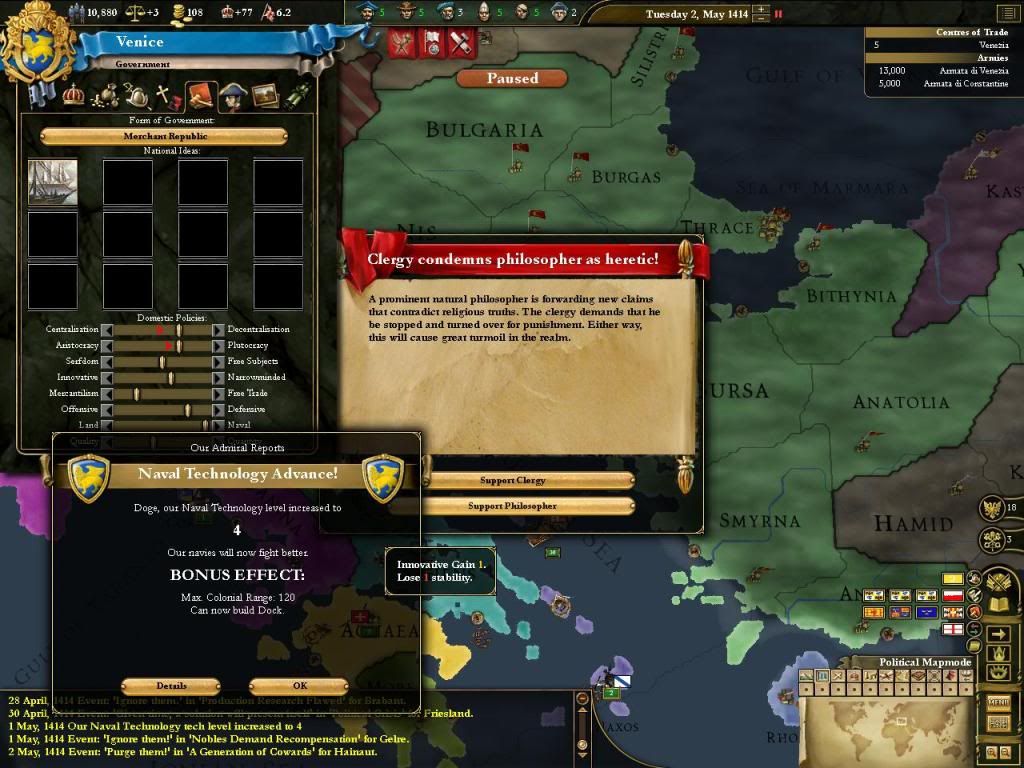Choose Support Clergy in the event
The width and height of the screenshot is (1024, 768).
513,481
